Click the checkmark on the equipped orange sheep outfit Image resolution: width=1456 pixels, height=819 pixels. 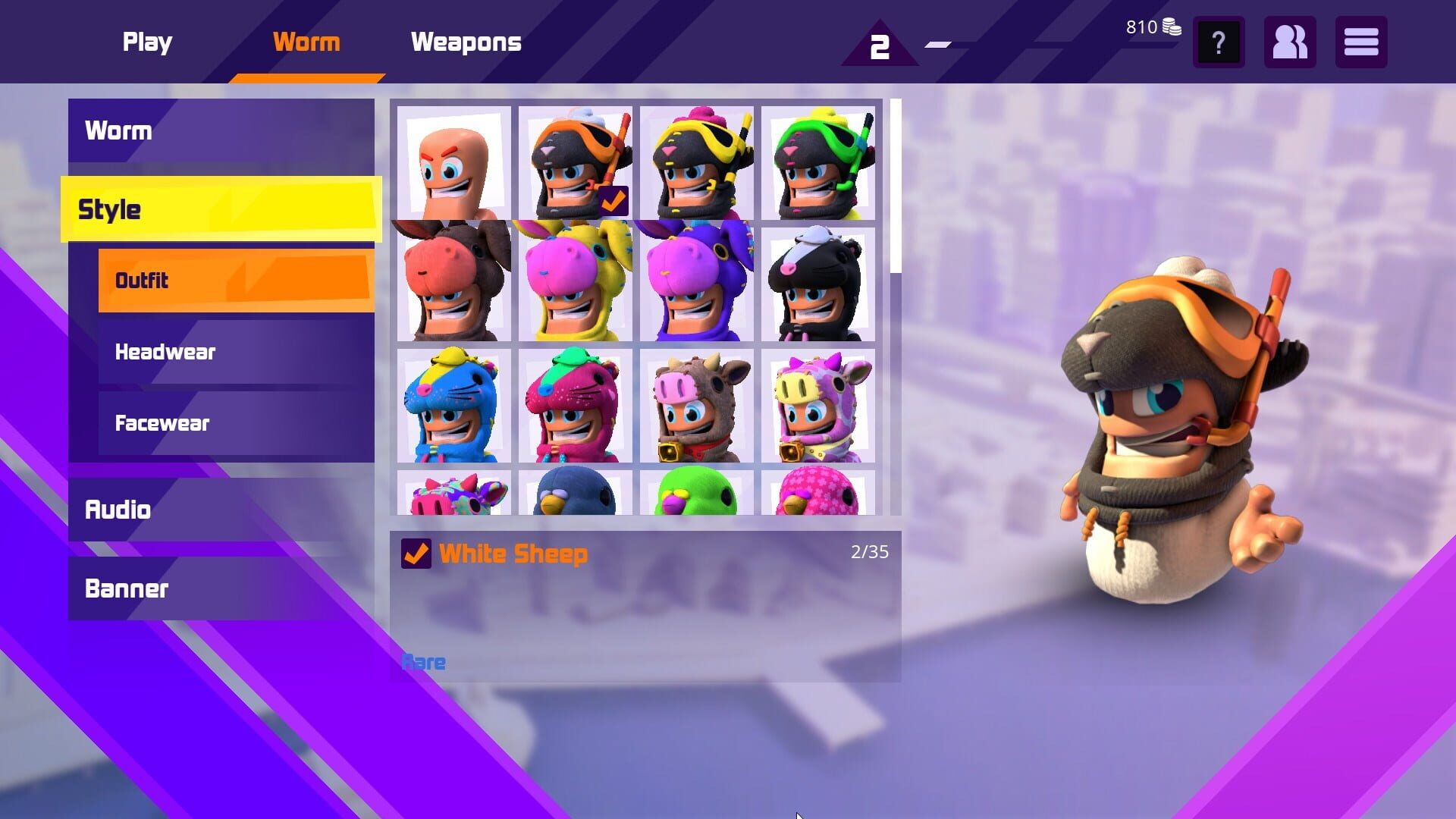pos(614,200)
